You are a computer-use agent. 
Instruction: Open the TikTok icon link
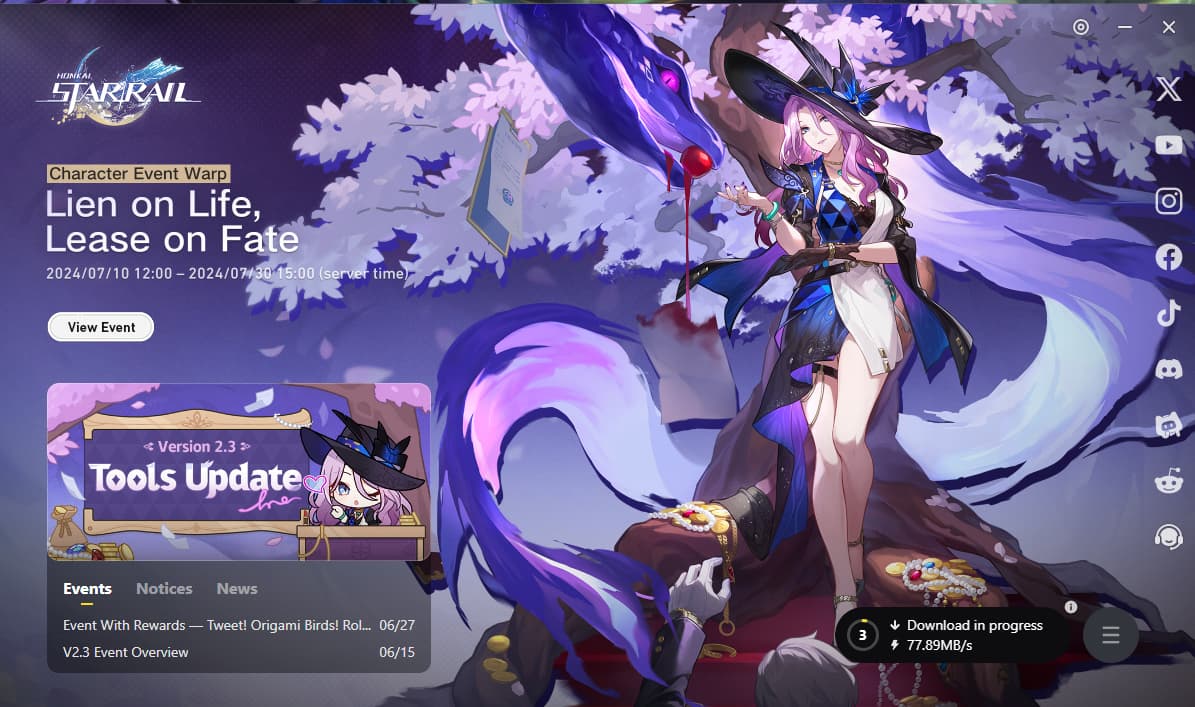(1168, 314)
